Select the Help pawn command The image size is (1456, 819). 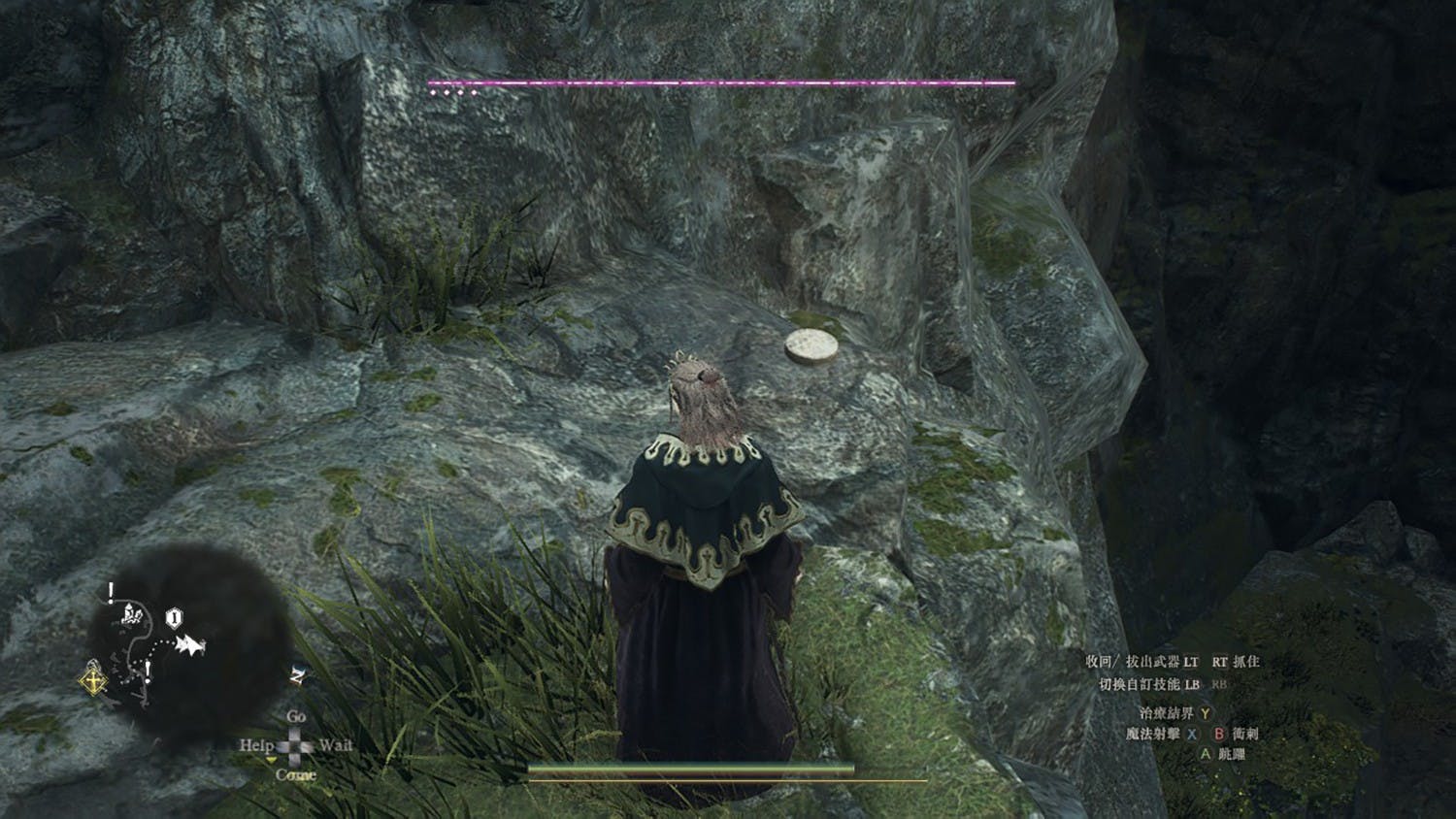(256, 745)
